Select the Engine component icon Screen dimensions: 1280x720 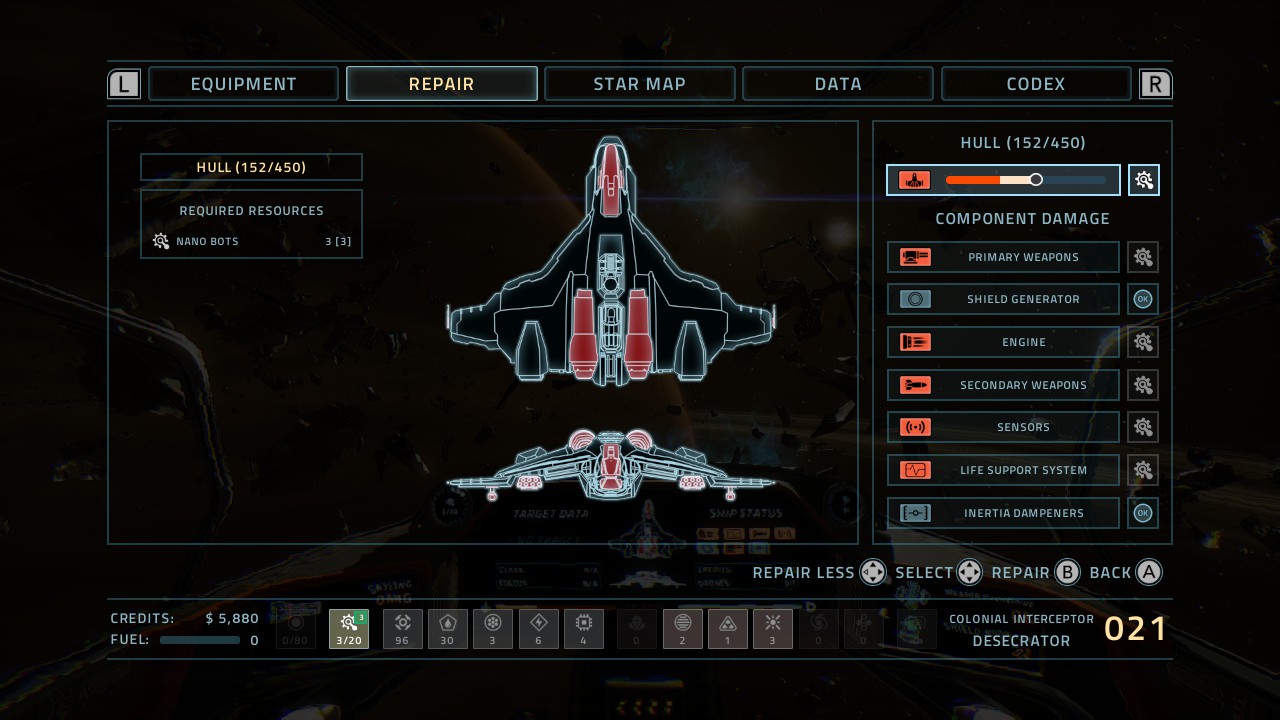point(916,342)
